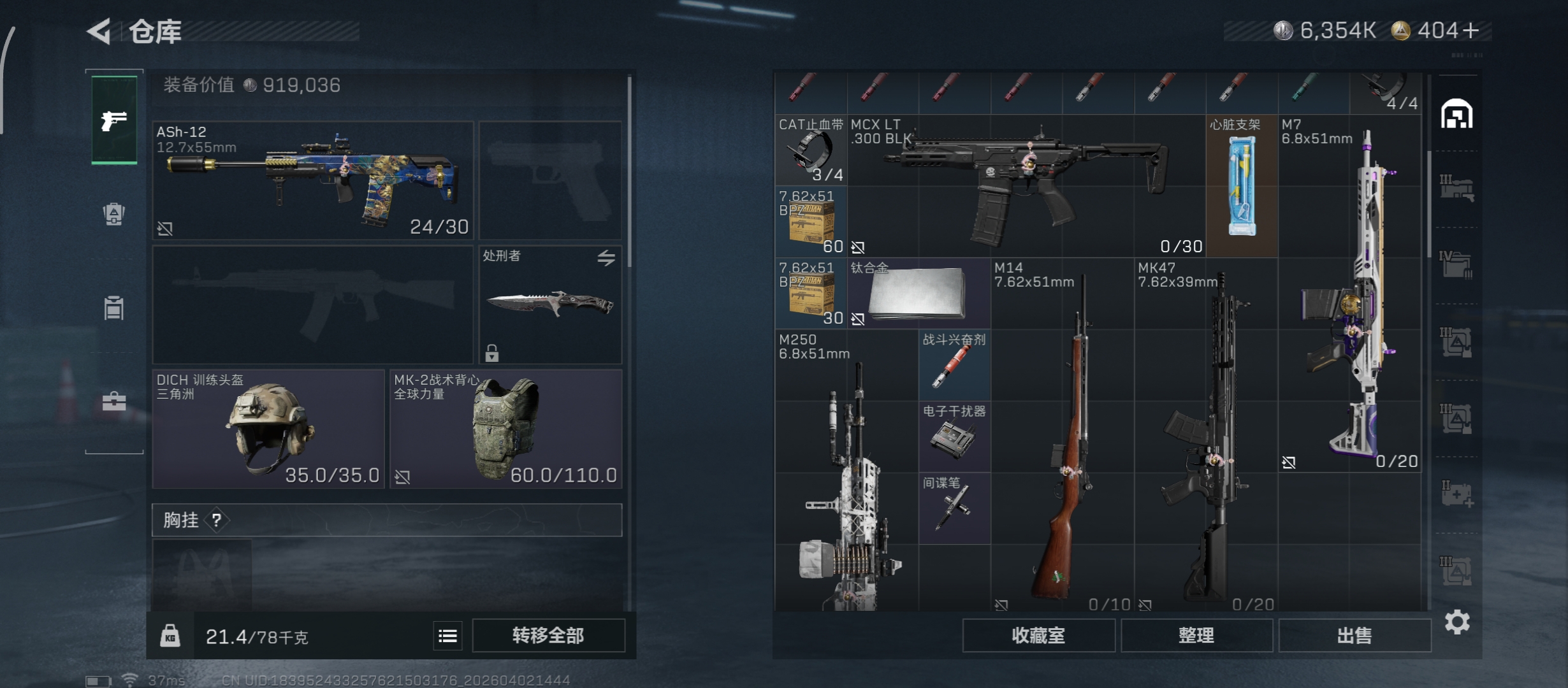Choose the DICH 训练头盔 helmet slot
The width and height of the screenshot is (1568, 688).
click(268, 429)
